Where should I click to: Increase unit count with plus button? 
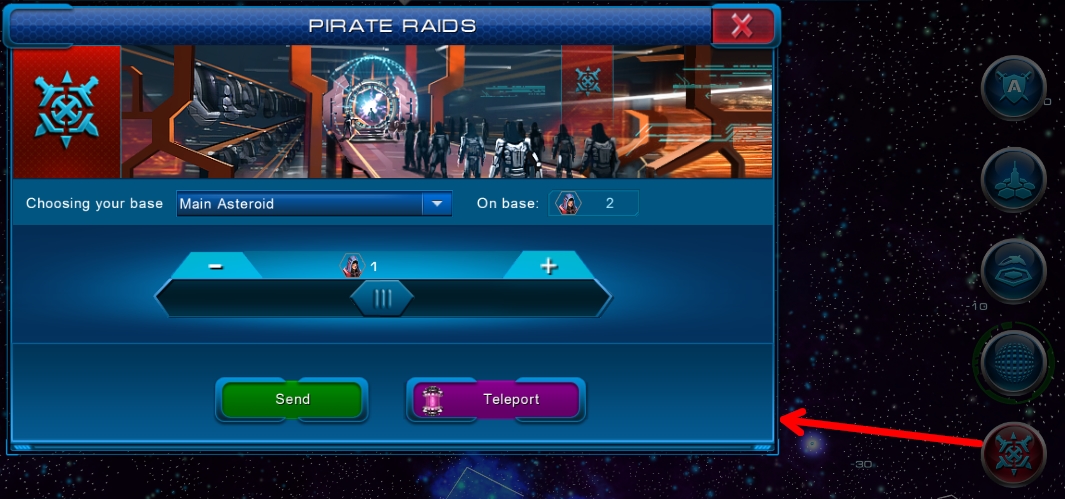[548, 266]
